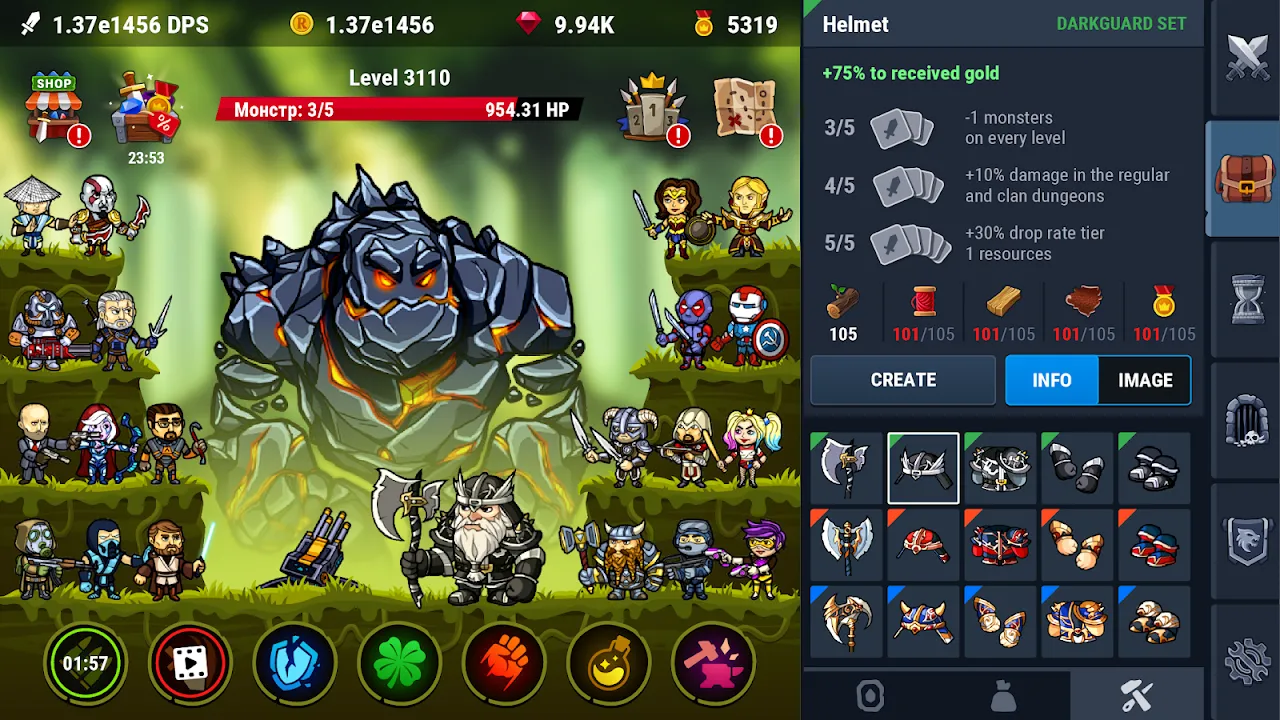Select the Darkguard chest armor slot
Viewport: 1280px width, 720px height.
[x=1000, y=468]
